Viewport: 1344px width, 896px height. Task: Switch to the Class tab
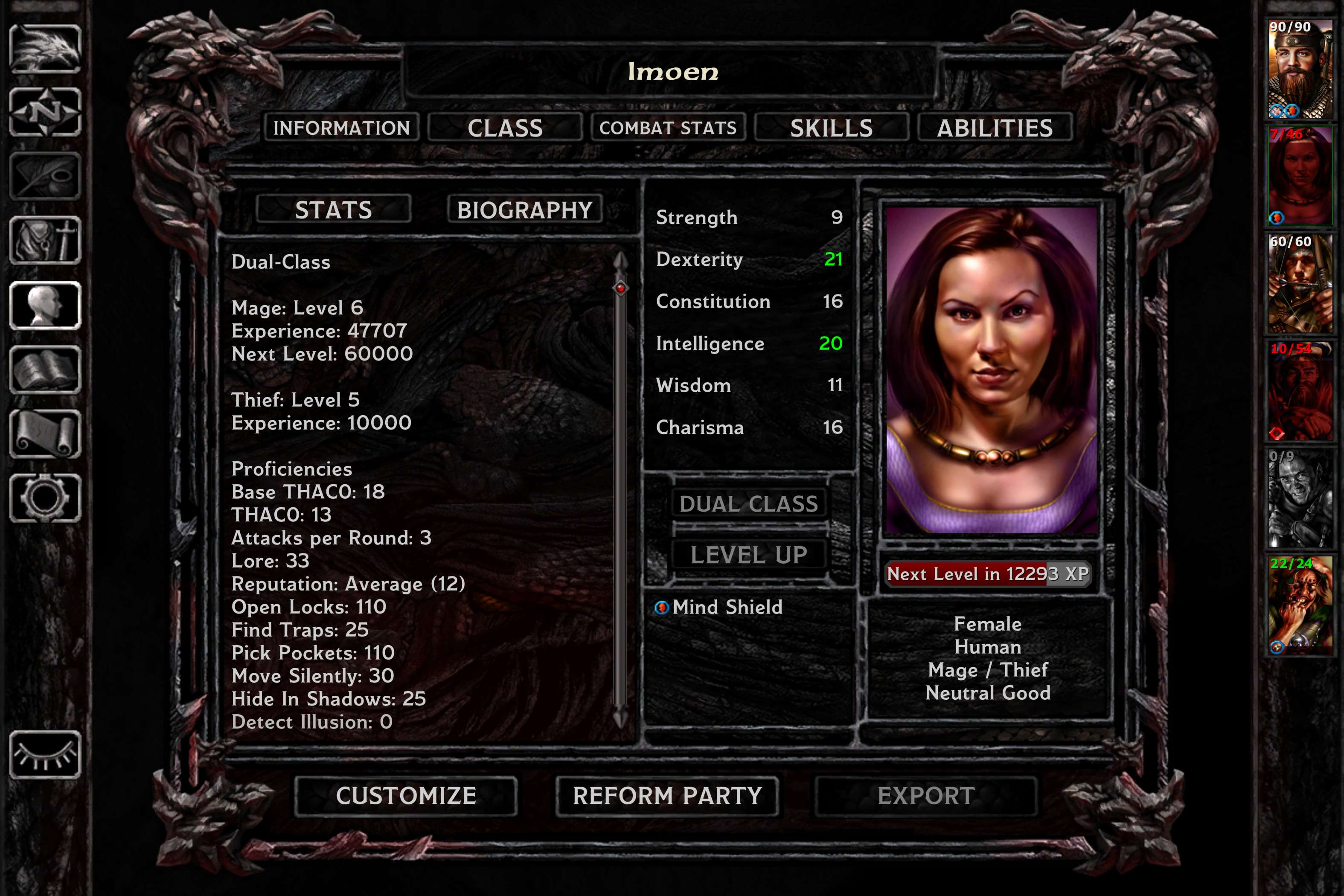(x=505, y=128)
